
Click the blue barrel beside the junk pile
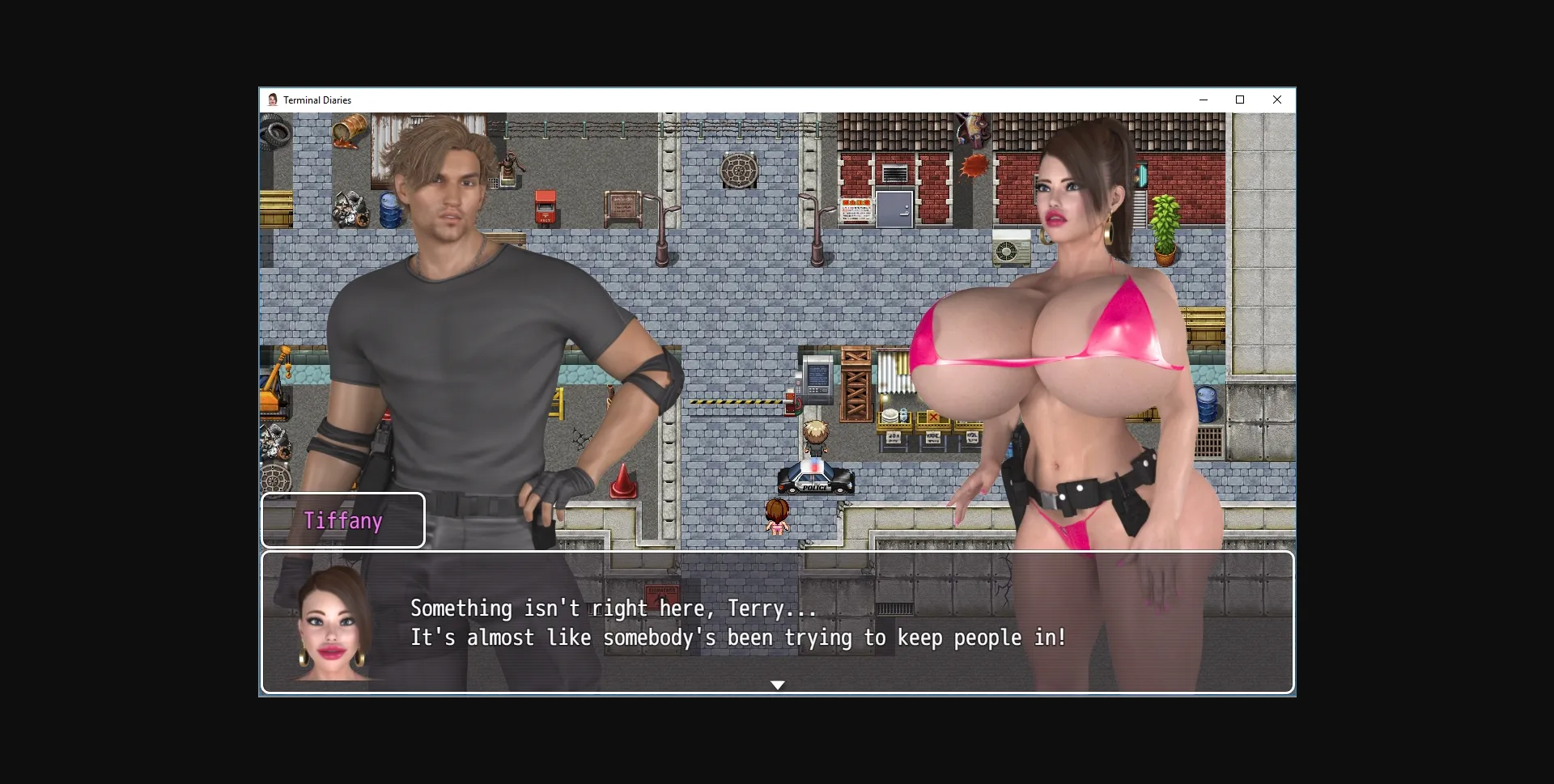click(392, 210)
